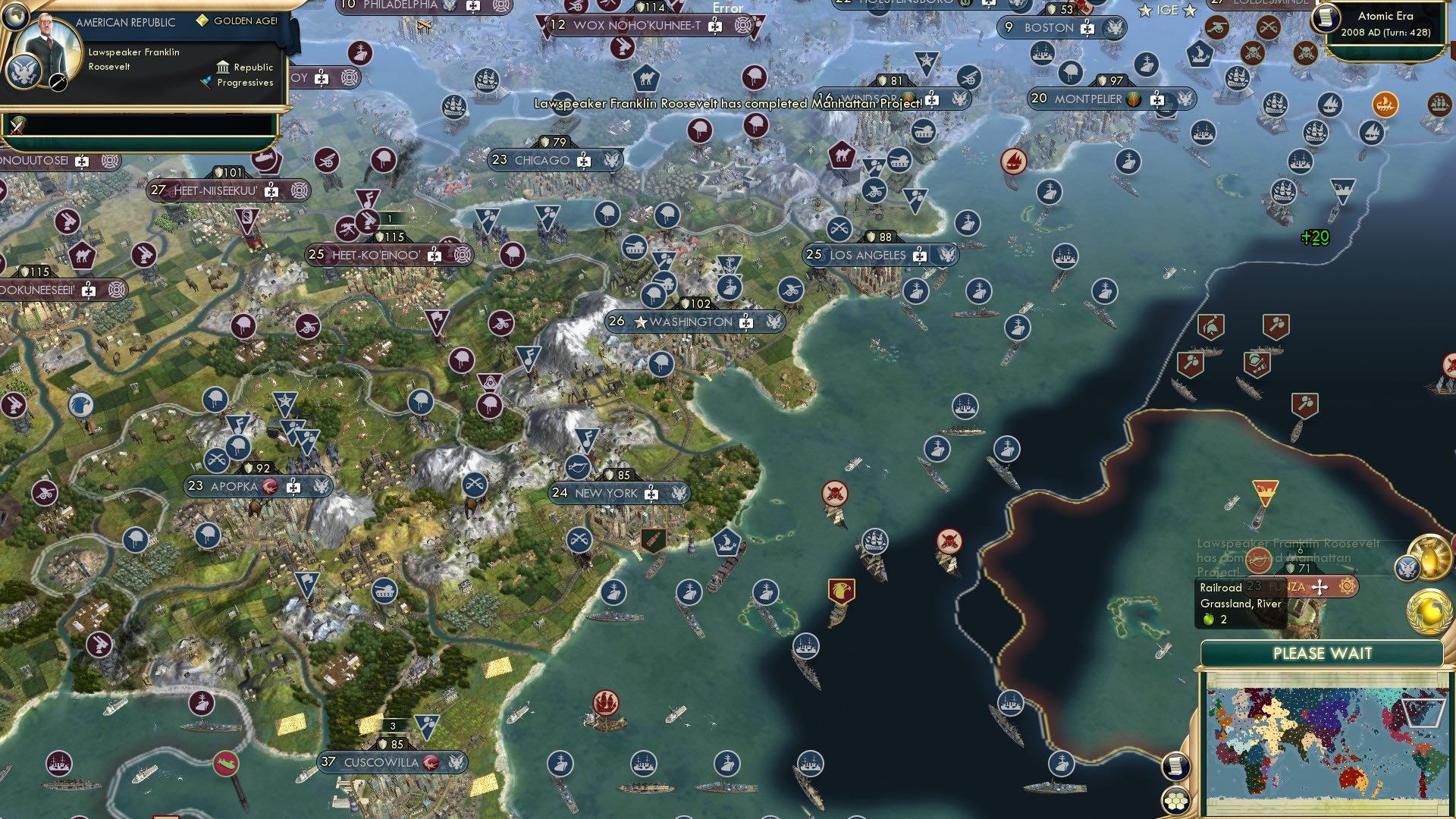1456x819 pixels.
Task: Click the laurel-wreathed globe notification icon
Action: [1429, 610]
